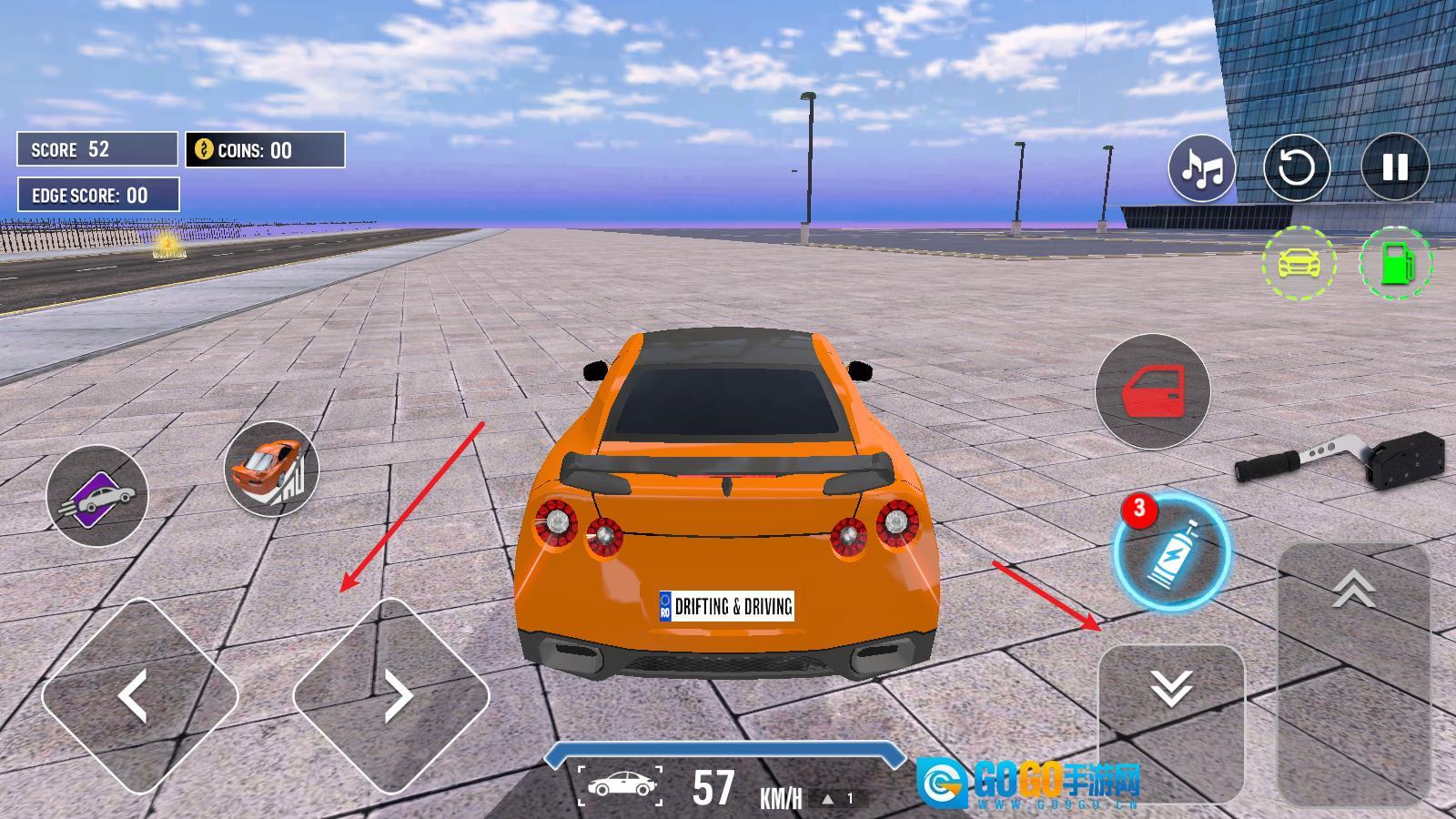Image resolution: width=1456 pixels, height=819 pixels.
Task: Hit the accelerate double-up-arrow pedal
Action: (x=1353, y=673)
